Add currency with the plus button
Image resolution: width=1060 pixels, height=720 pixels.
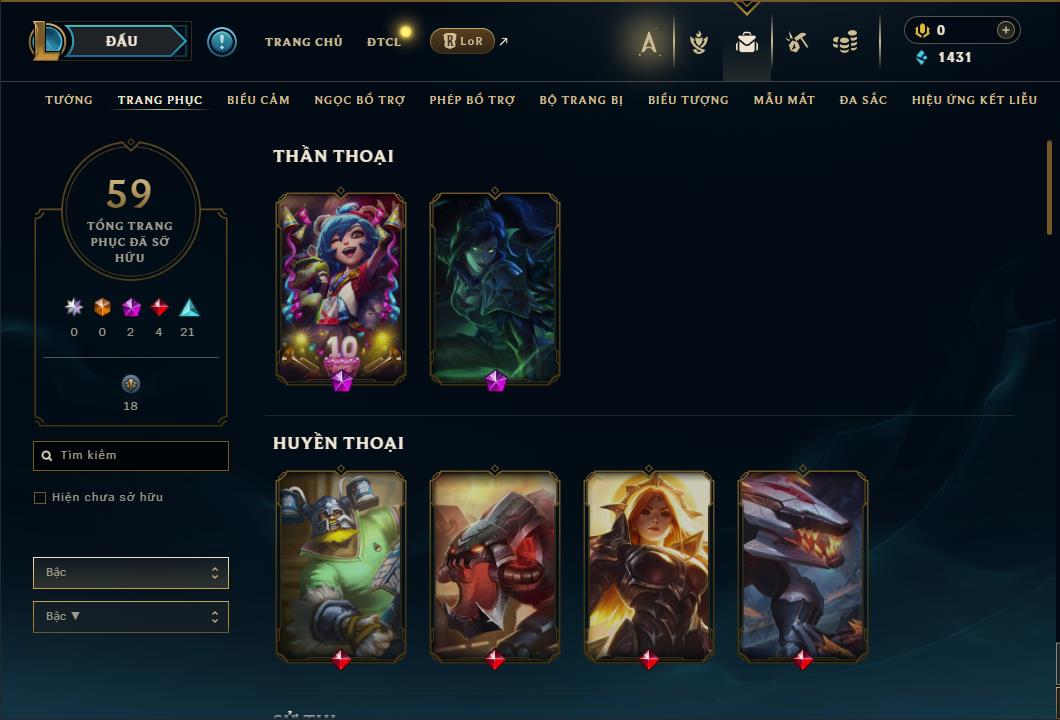pyautogui.click(x=1006, y=30)
